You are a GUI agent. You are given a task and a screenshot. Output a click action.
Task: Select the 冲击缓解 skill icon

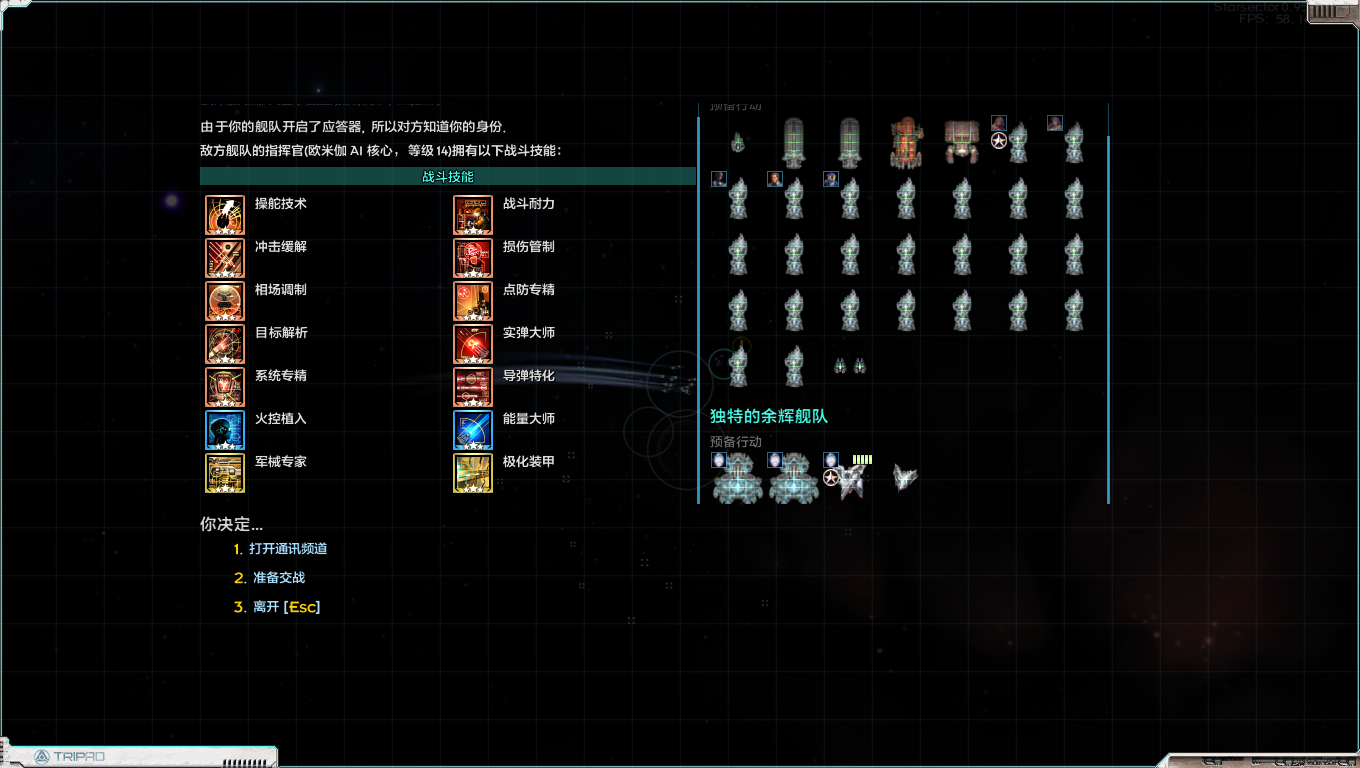click(x=225, y=258)
